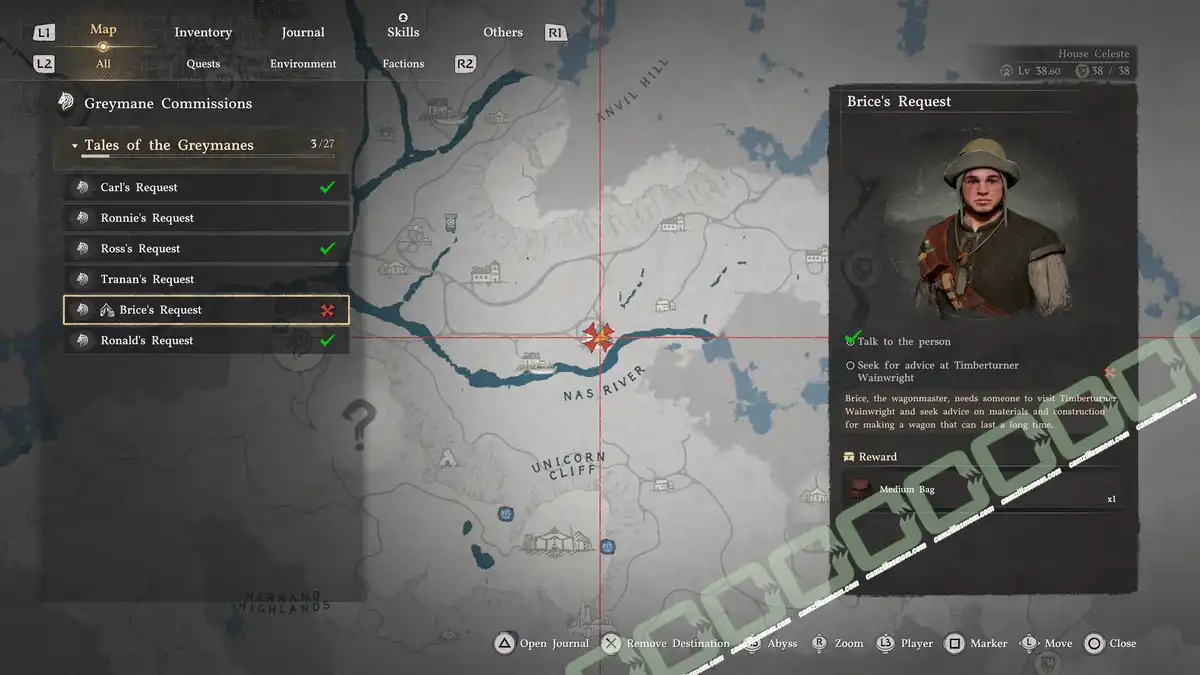This screenshot has height=675, width=1200.
Task: Open the Journal tab
Action: pos(303,32)
